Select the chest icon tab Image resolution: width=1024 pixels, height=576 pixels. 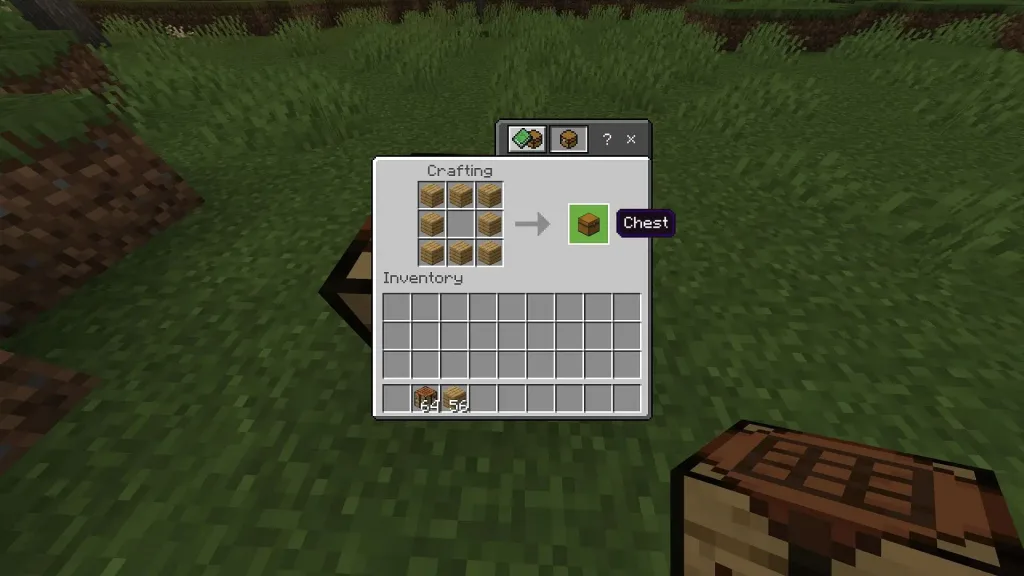point(568,139)
